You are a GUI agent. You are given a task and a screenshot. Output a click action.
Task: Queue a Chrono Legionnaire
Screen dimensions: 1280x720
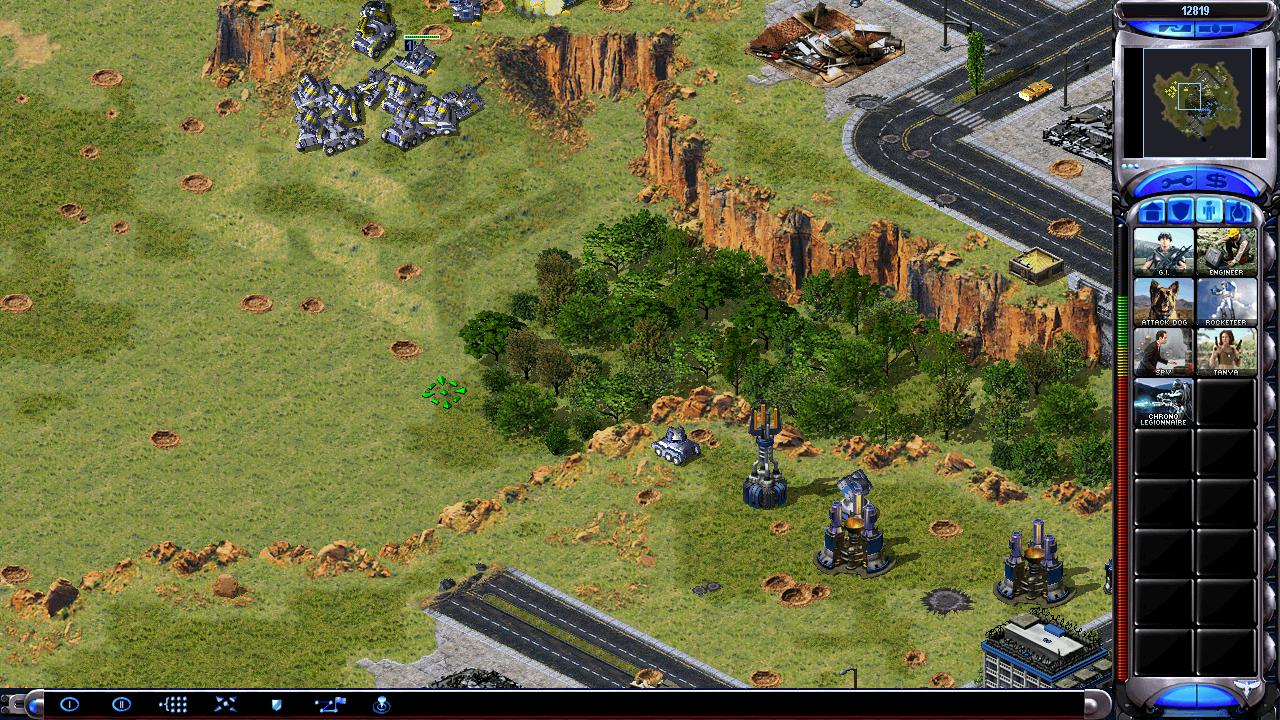coord(1163,401)
